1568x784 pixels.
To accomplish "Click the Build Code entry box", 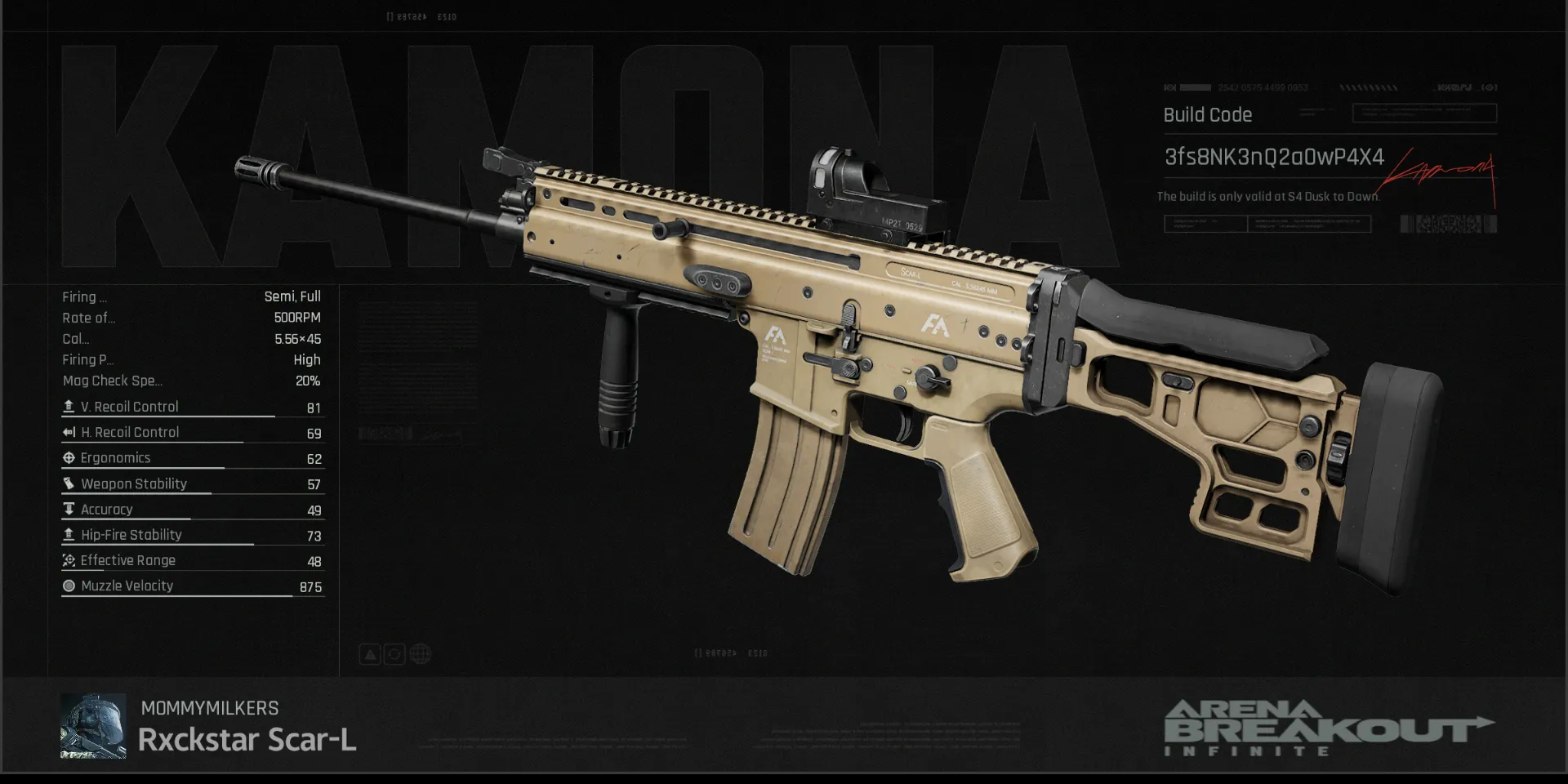I will click(x=1425, y=113).
